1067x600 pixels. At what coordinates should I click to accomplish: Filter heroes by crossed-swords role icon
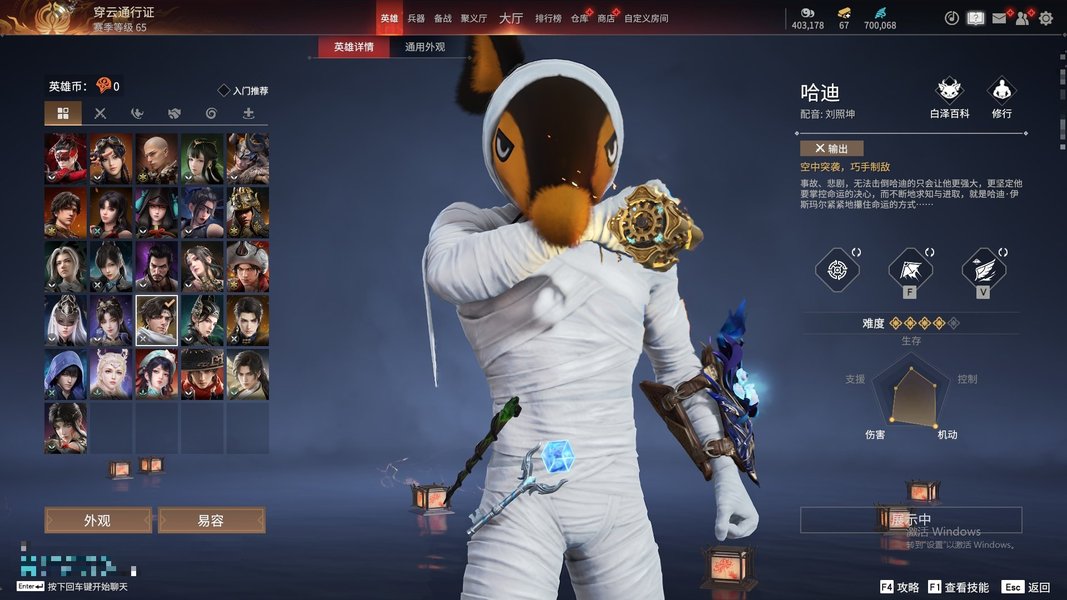tap(100, 113)
